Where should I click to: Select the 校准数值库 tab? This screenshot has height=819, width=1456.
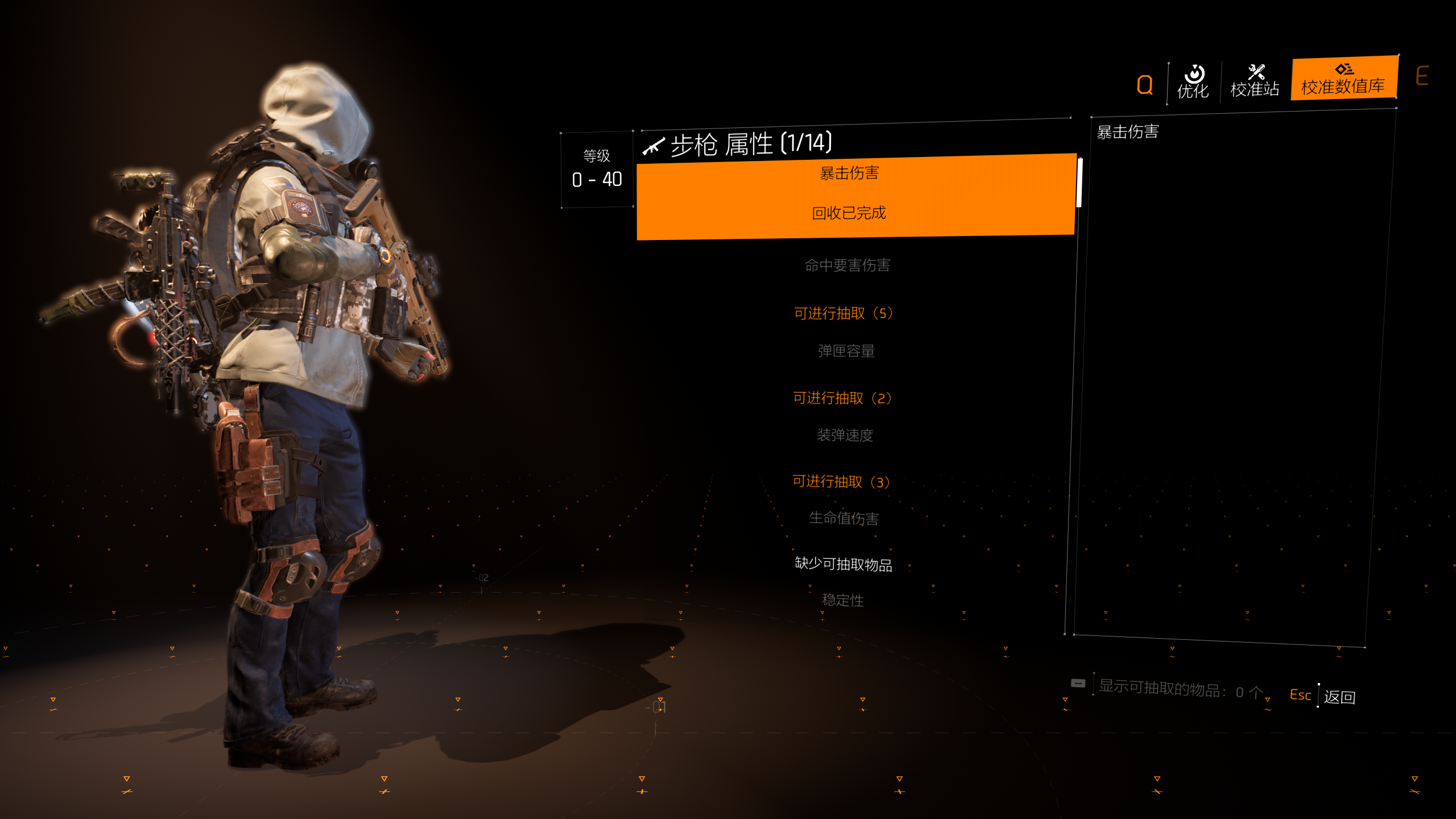pos(1343,79)
